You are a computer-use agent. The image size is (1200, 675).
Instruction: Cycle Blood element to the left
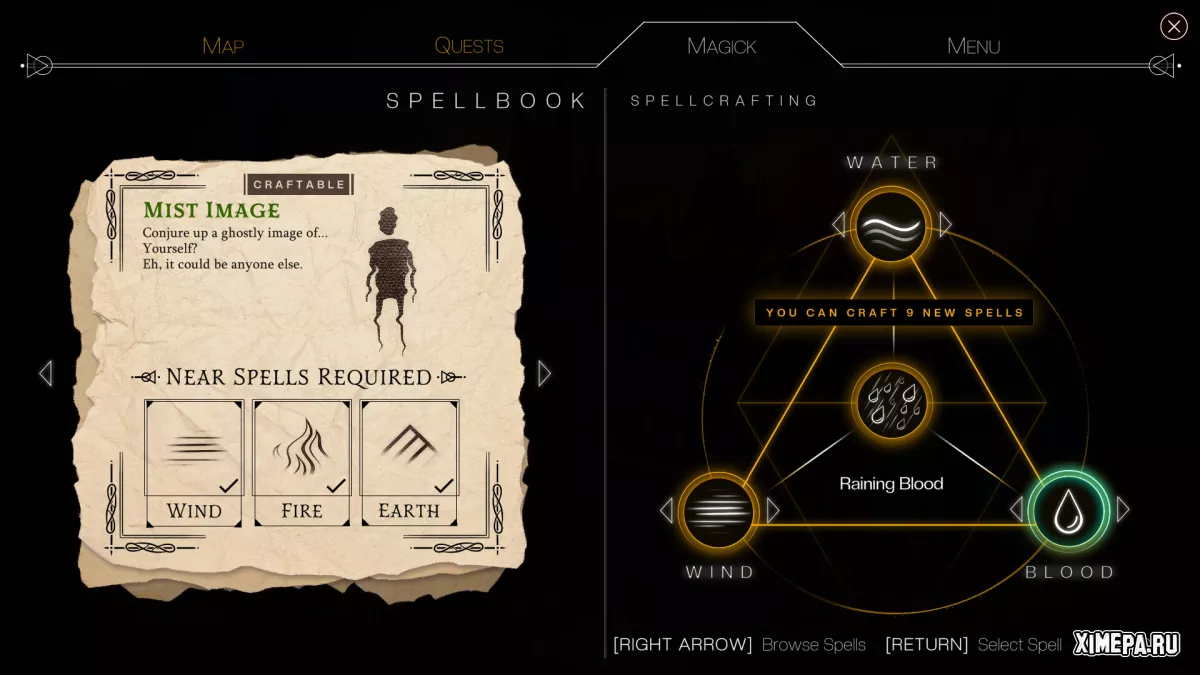click(x=1016, y=510)
